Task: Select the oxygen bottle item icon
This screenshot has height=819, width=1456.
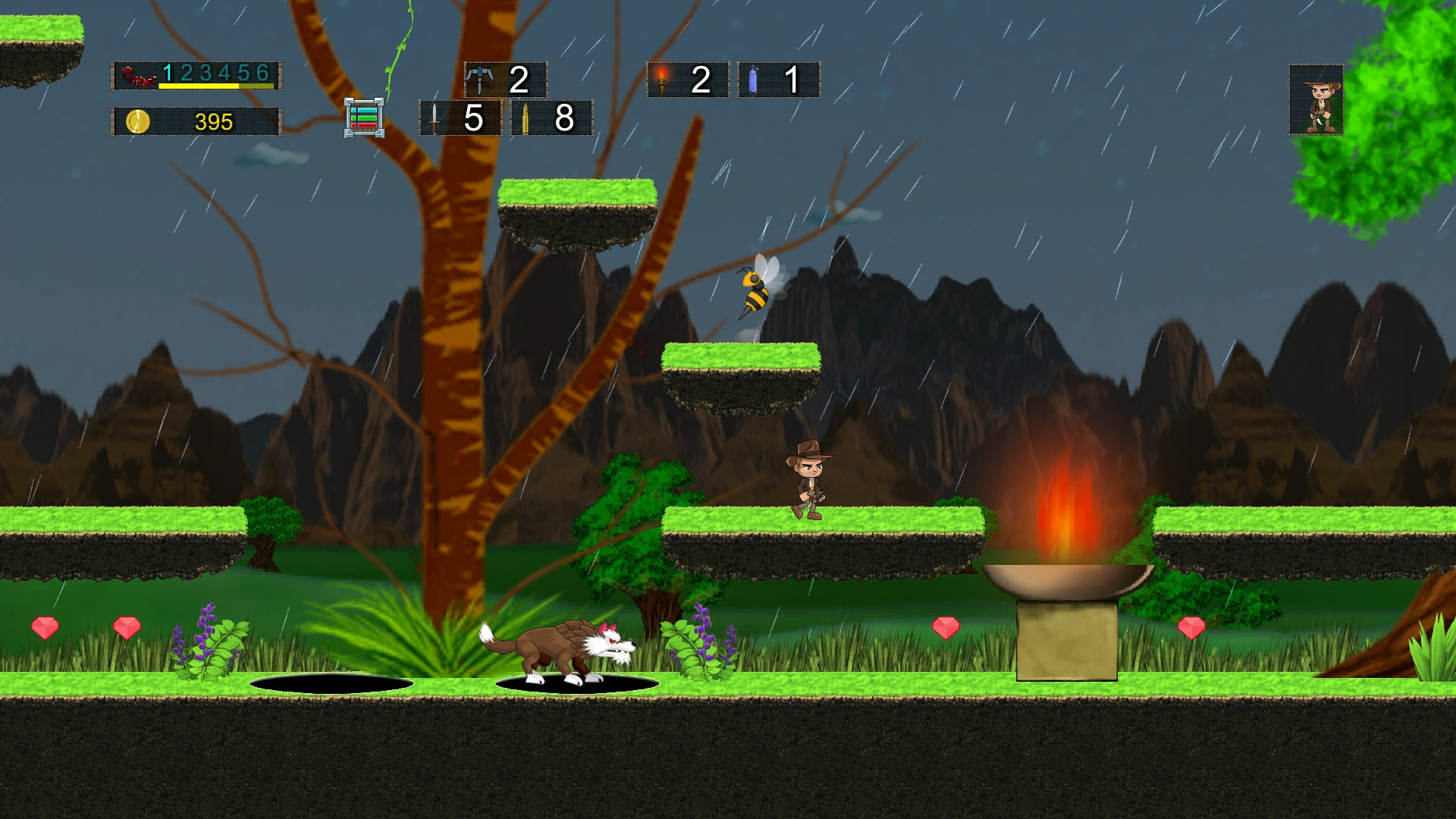Action: click(754, 78)
